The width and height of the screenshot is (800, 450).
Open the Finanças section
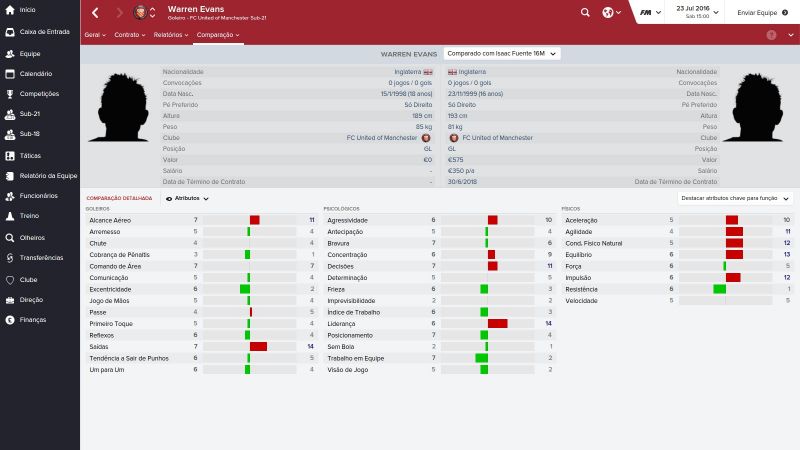pyautogui.click(x=33, y=319)
